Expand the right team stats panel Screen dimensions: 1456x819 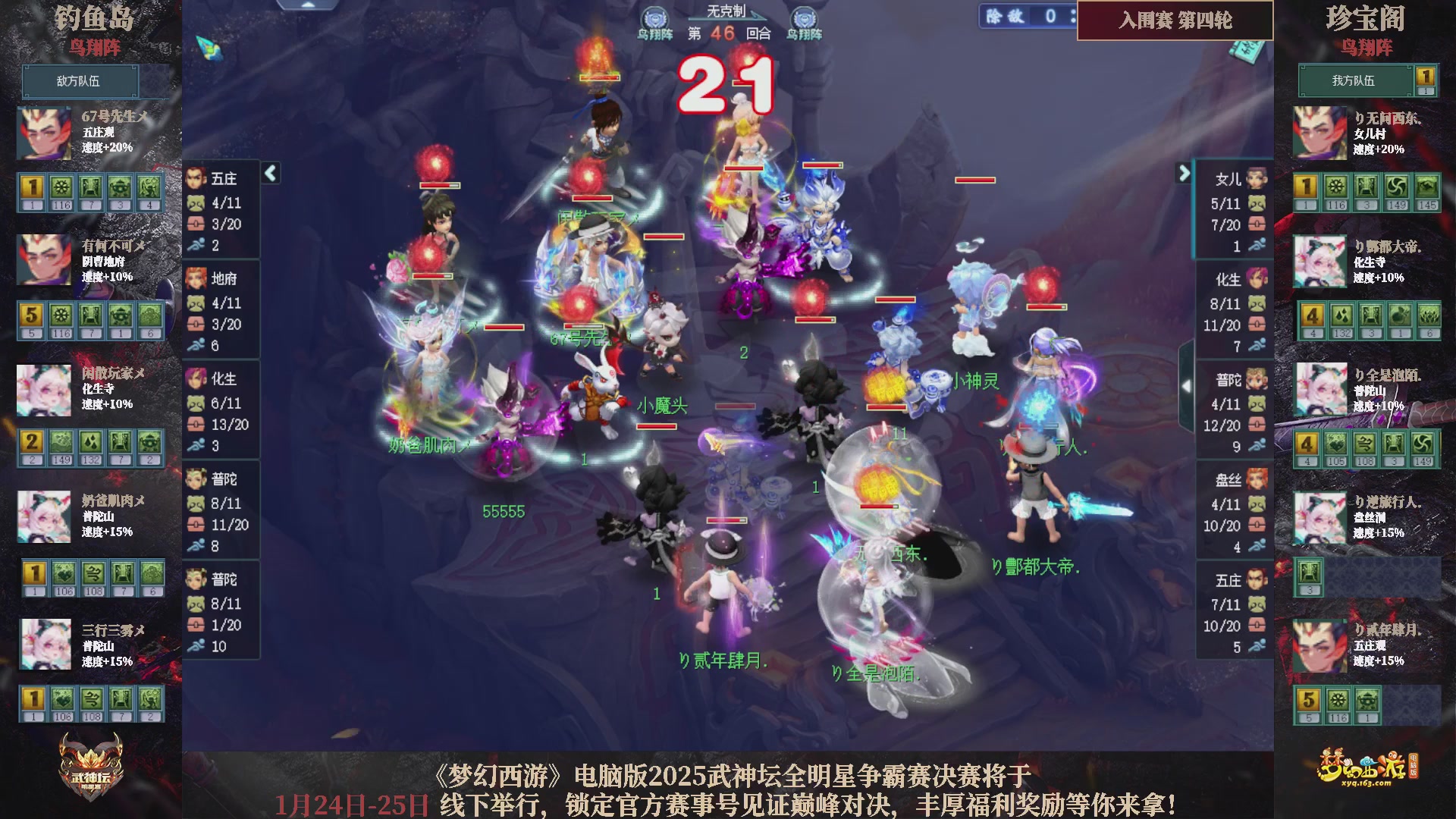point(1185,173)
